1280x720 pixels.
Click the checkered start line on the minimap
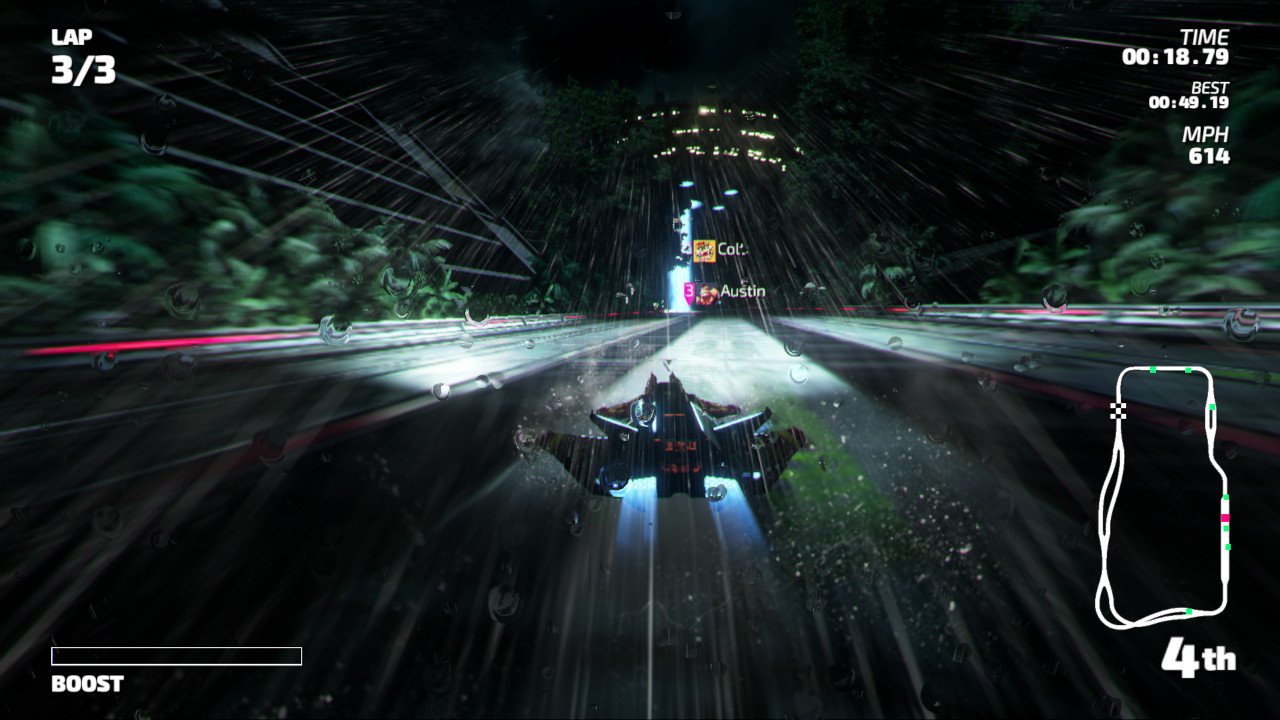pos(1116,411)
